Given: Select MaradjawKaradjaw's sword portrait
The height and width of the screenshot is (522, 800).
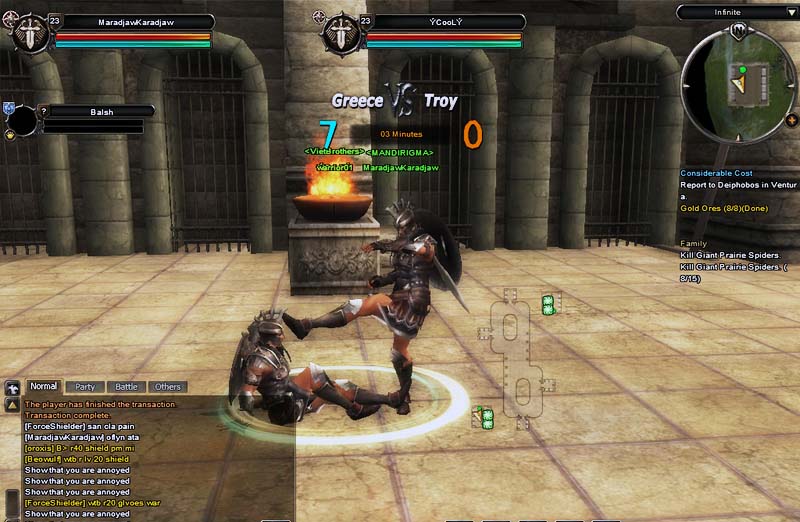Looking at the screenshot, I should (x=32, y=38).
